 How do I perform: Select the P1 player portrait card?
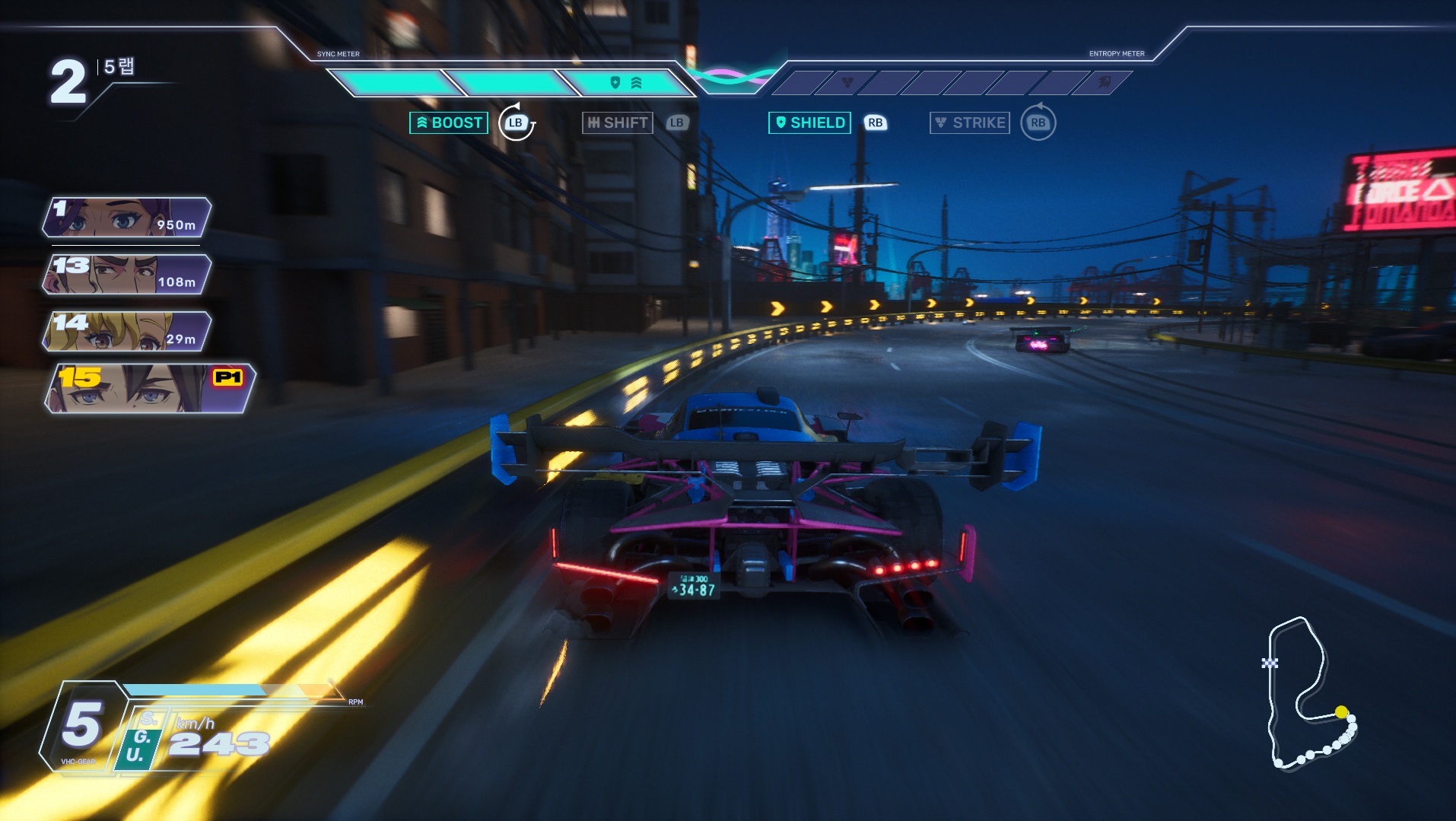149,388
